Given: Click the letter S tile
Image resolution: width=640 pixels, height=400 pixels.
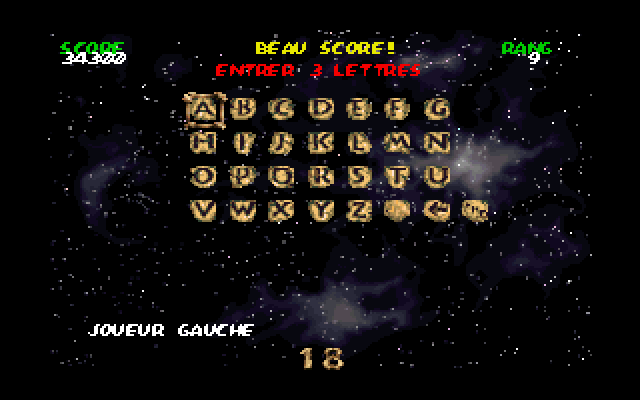Looking at the screenshot, I should 361,177.
